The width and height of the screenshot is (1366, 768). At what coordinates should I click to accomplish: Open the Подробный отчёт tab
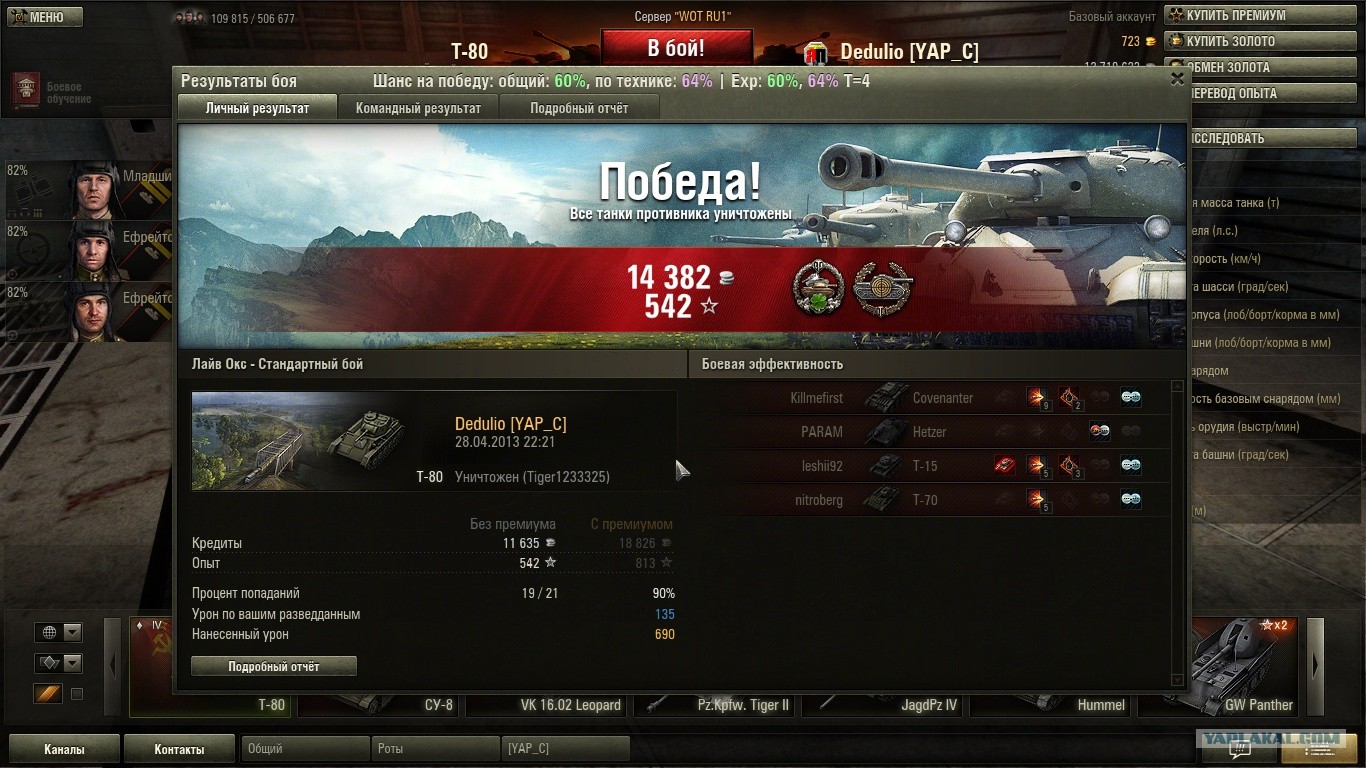pos(579,108)
